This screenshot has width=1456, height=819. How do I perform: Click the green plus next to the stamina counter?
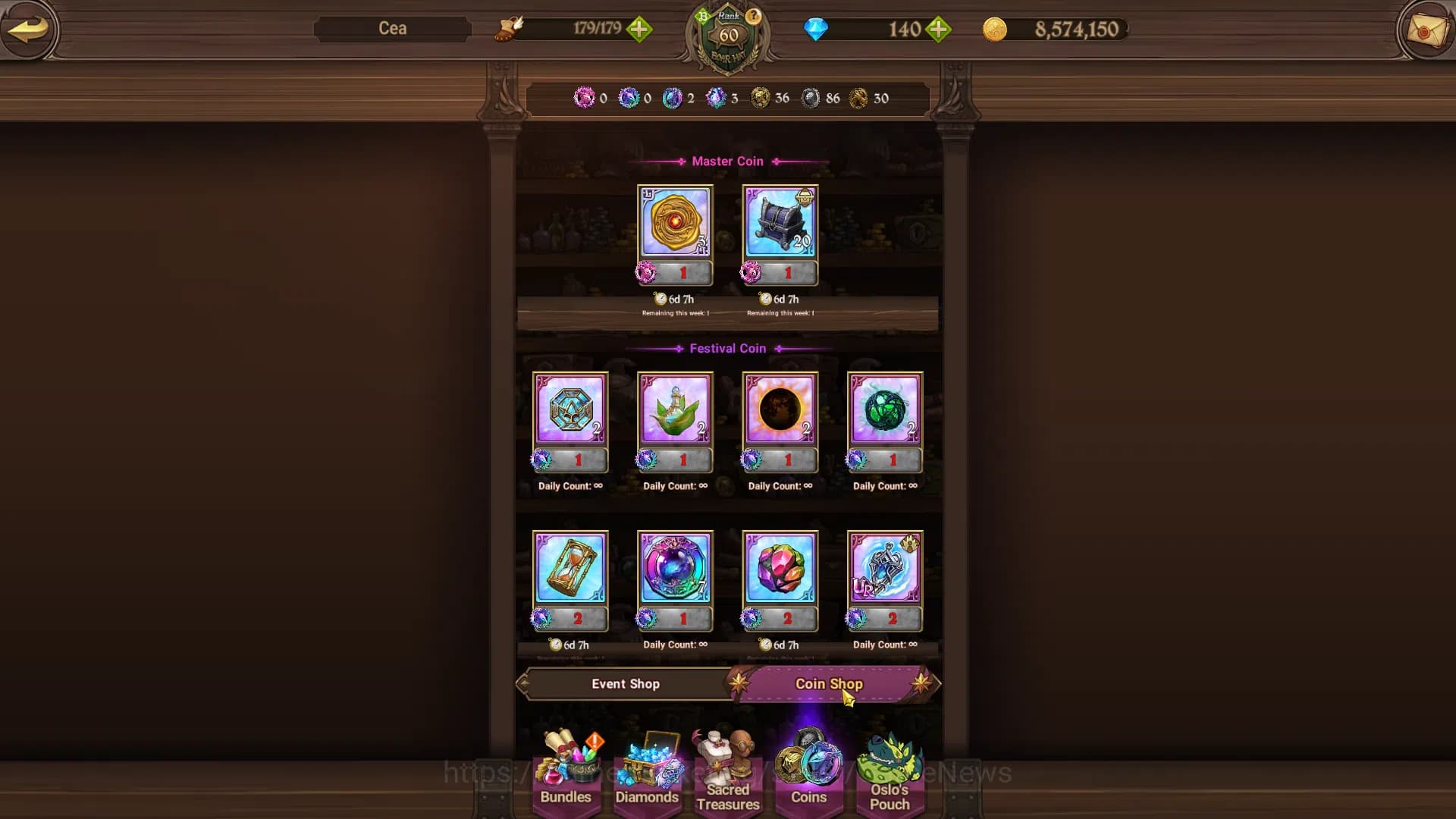point(641,30)
